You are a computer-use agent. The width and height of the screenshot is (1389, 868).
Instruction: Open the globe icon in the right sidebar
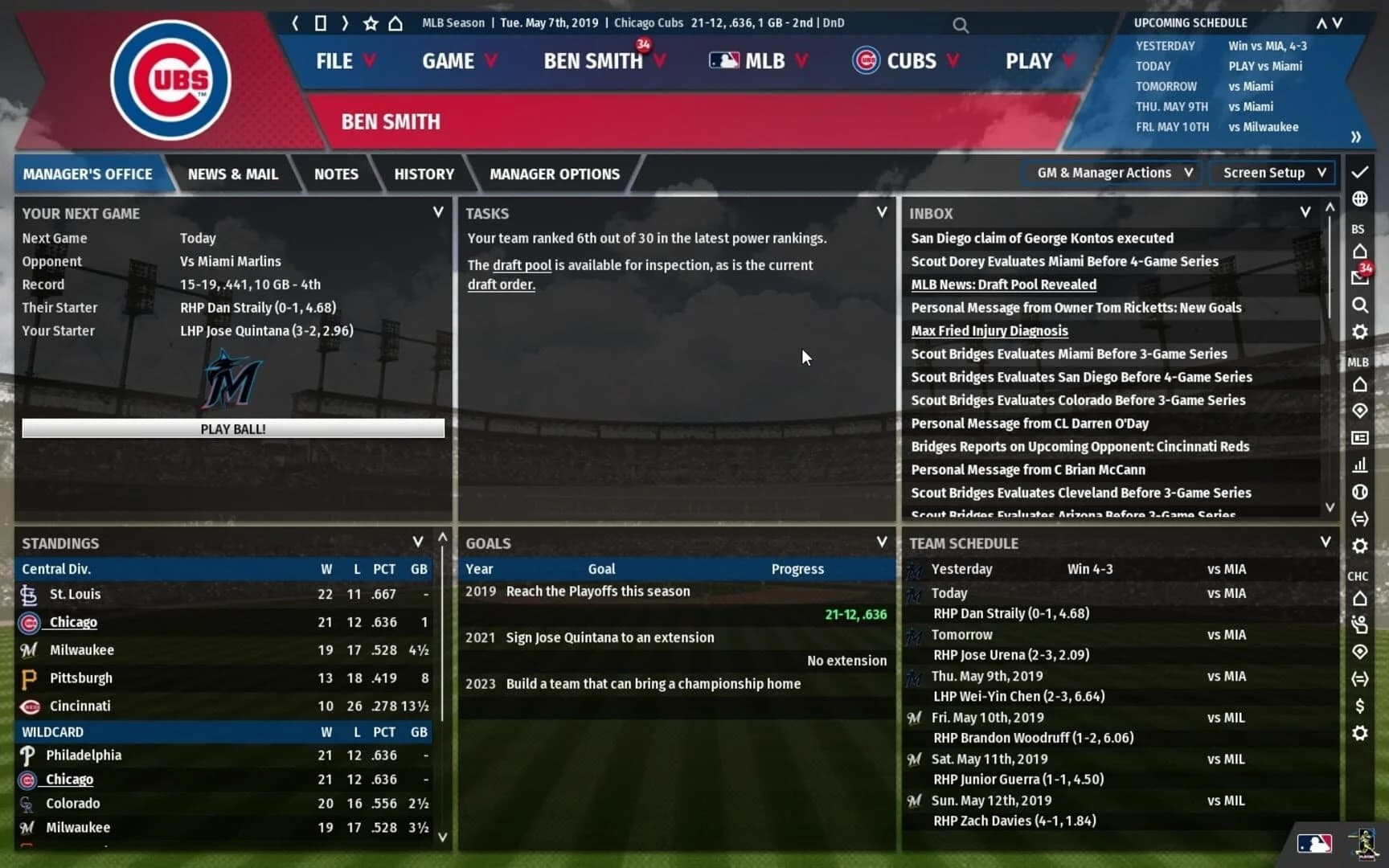pos(1360,199)
